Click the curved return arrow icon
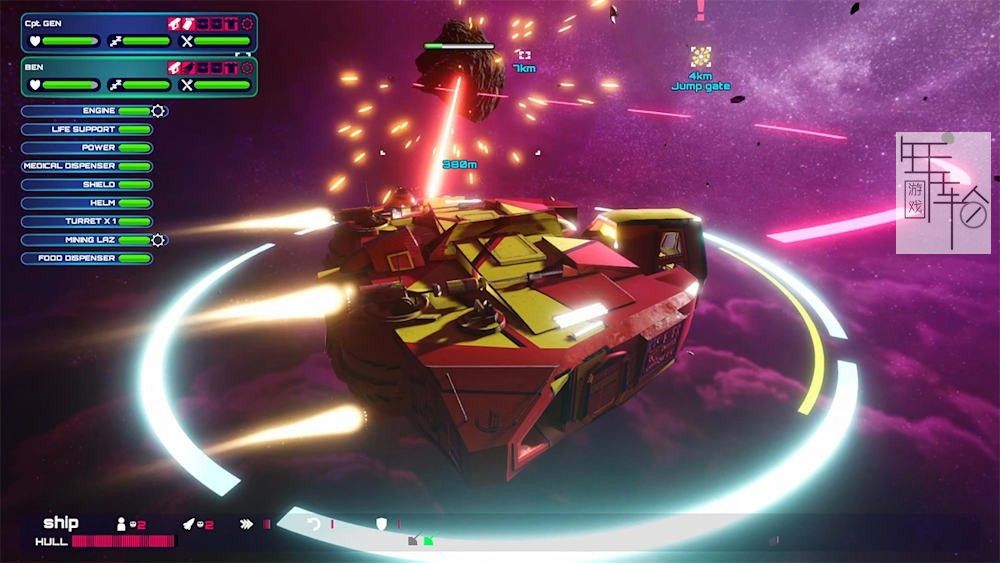This screenshot has height=563, width=1000. 314,523
